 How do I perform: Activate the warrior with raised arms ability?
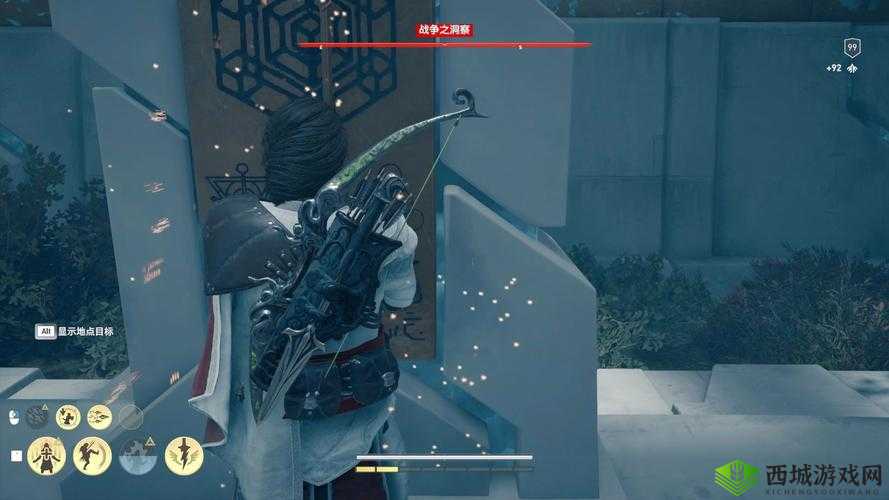[x=46, y=455]
